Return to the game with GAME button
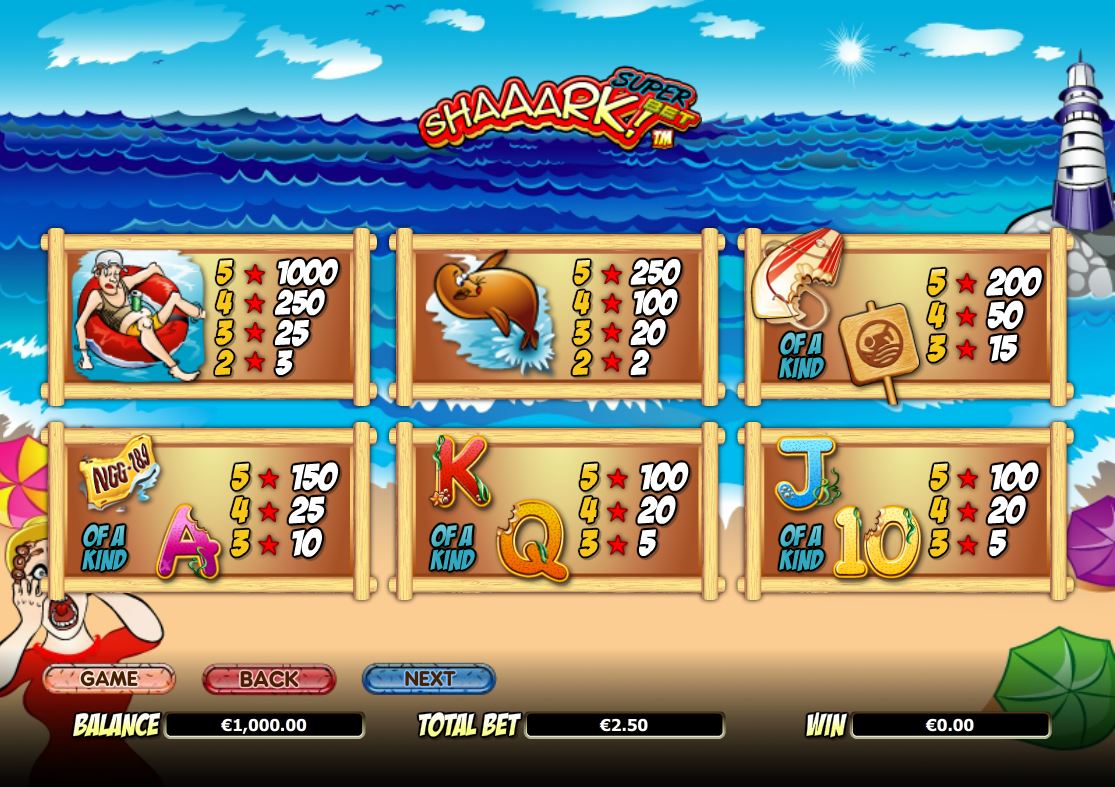 point(109,679)
